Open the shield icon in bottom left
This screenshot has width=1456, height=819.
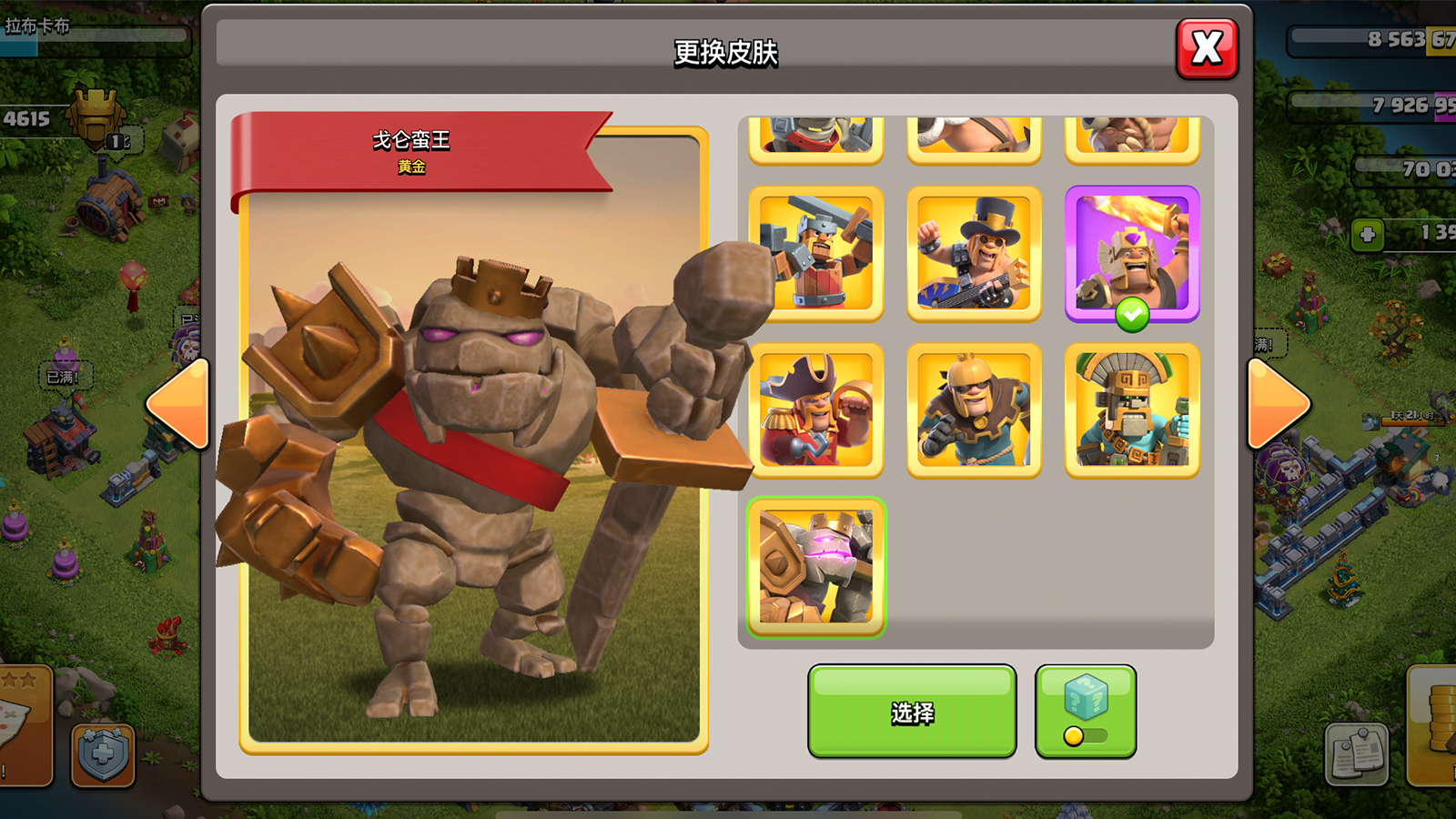[103, 754]
